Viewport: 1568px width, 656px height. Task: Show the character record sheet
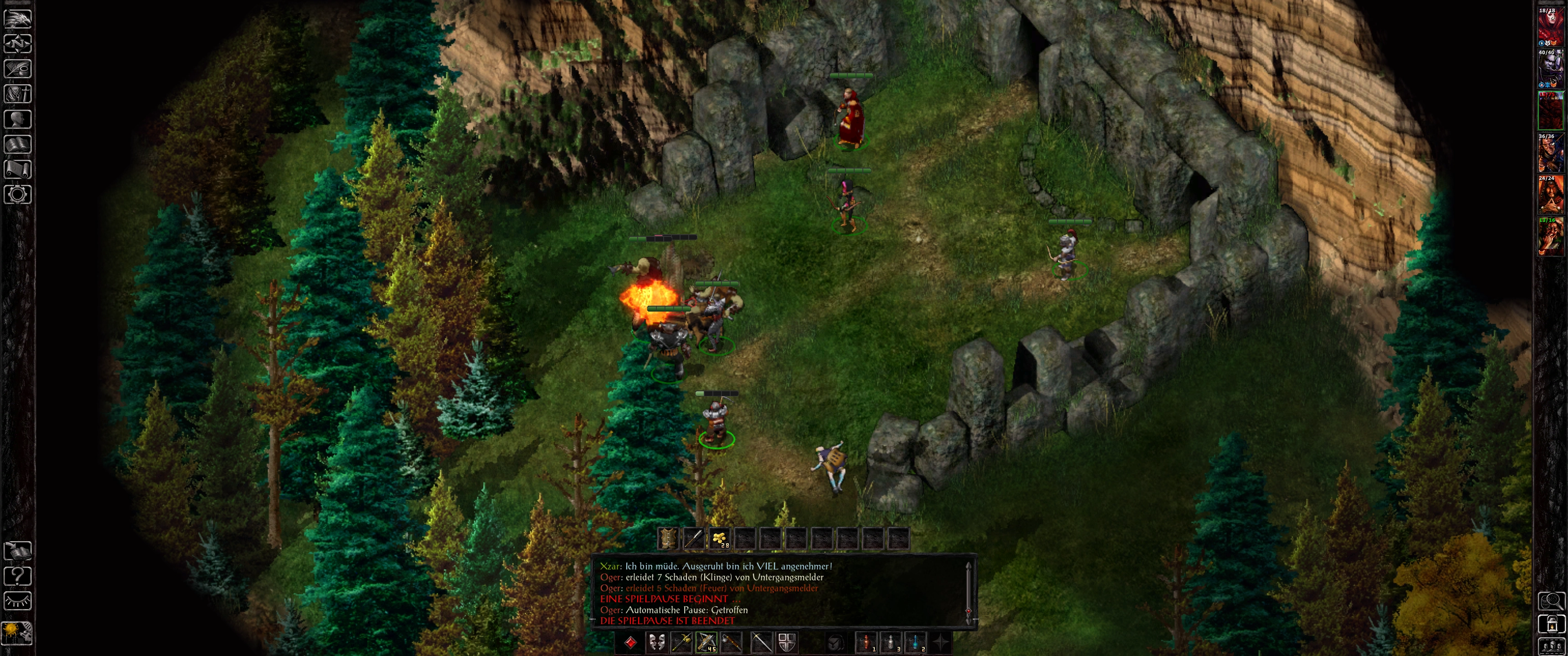tap(18, 119)
